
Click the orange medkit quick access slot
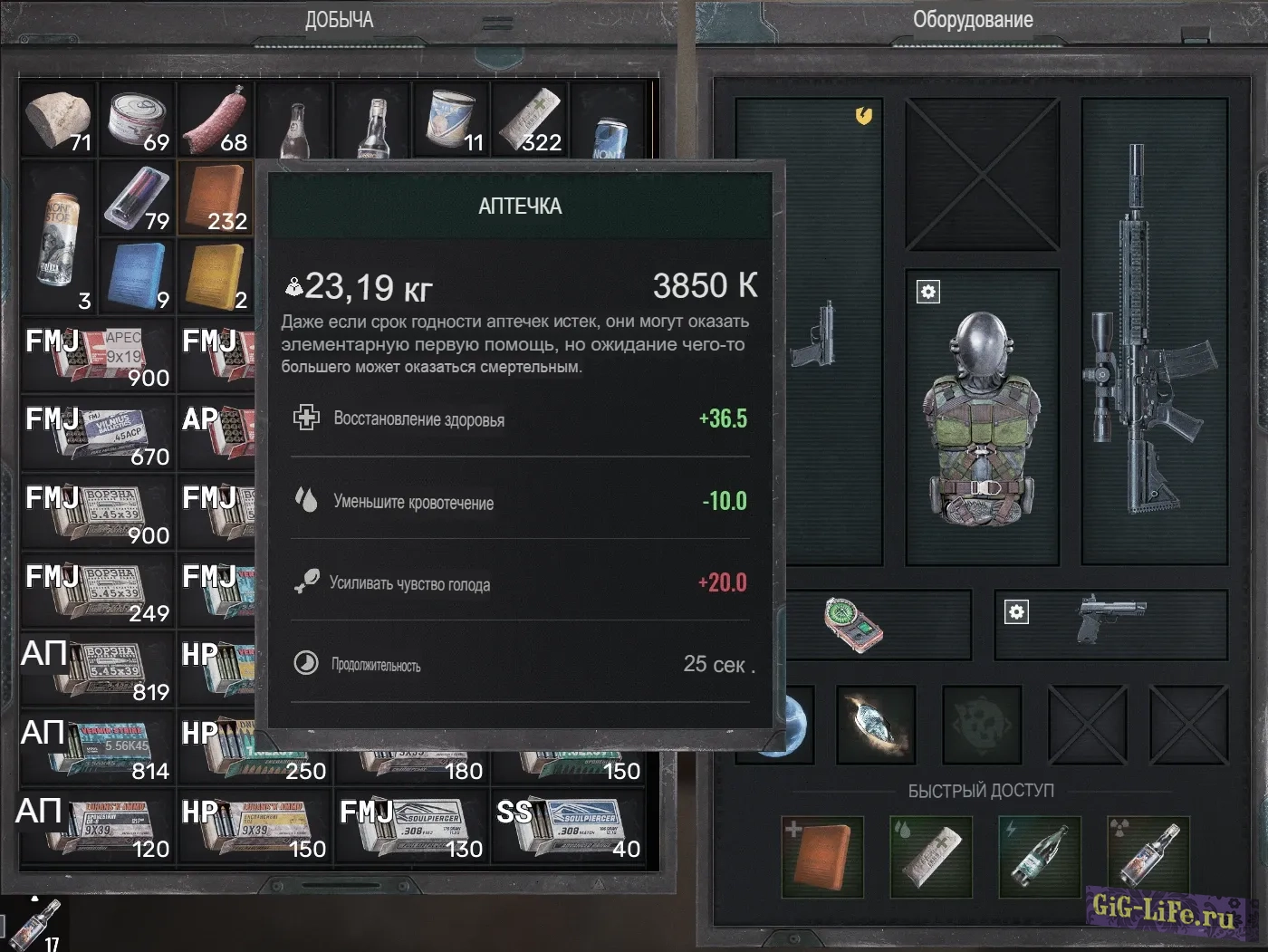point(821,856)
